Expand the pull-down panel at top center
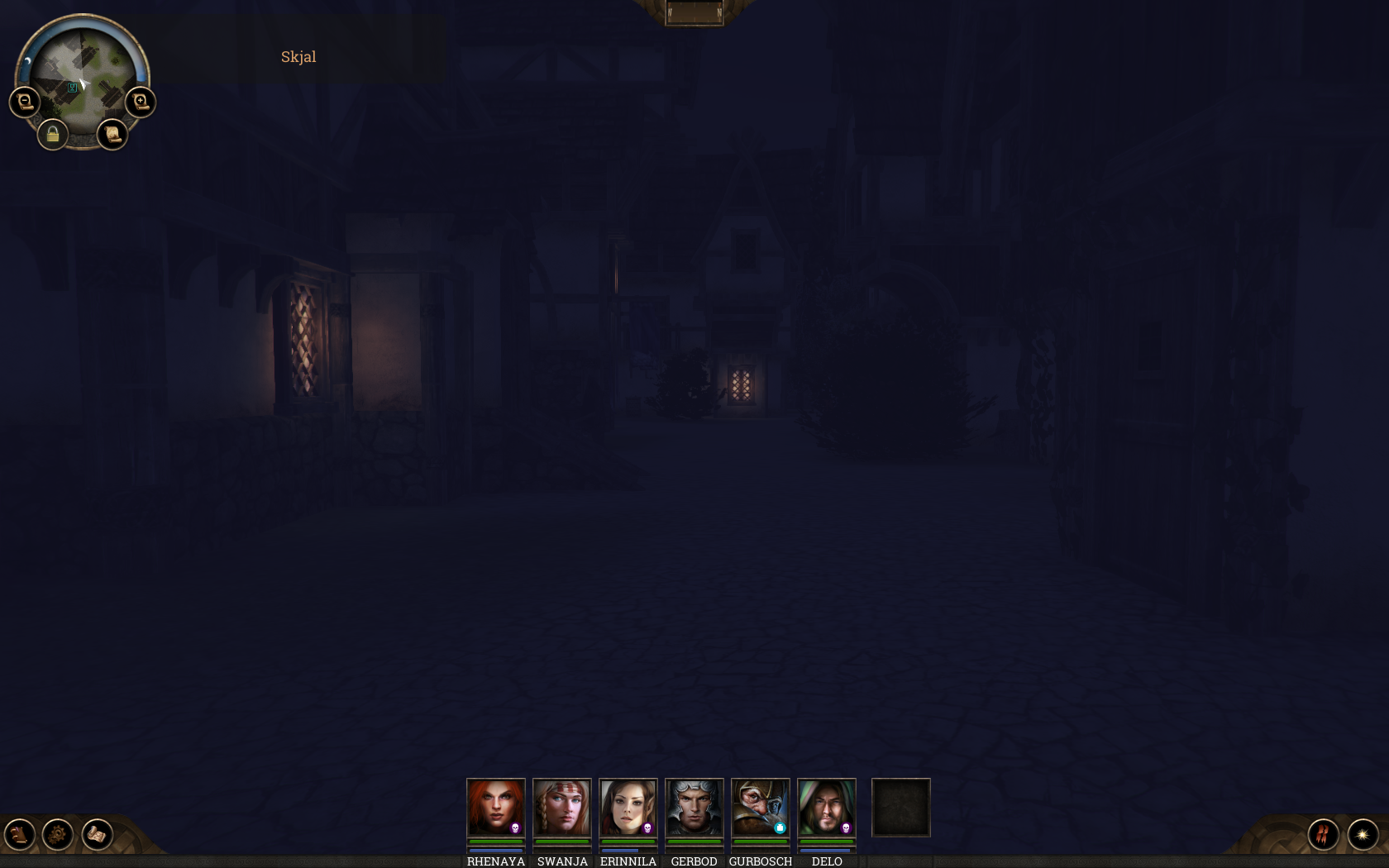1389x868 pixels. coord(694,12)
